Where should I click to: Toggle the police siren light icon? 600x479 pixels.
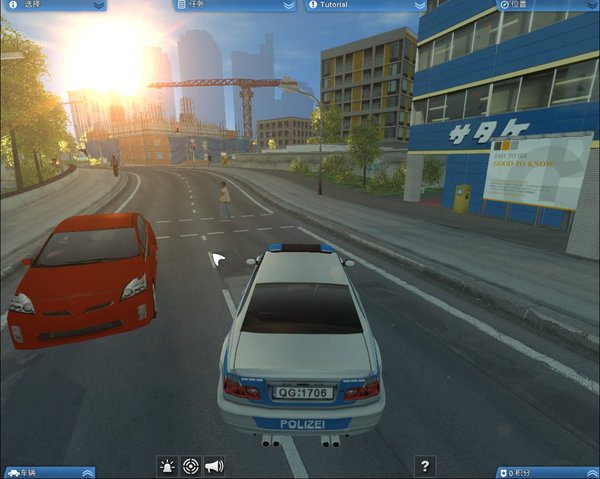coord(167,466)
